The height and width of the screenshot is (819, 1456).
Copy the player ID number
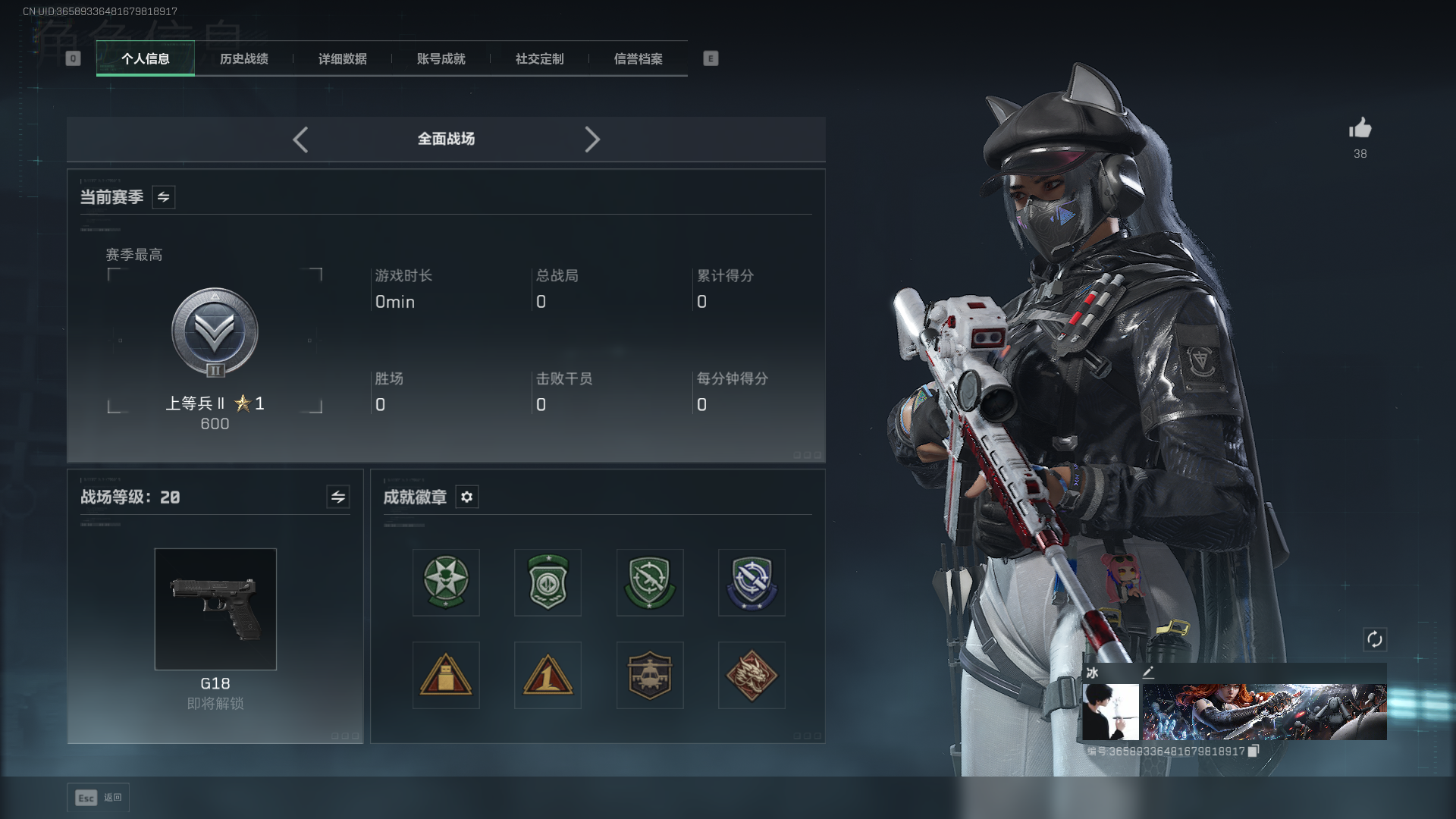pos(1254,751)
